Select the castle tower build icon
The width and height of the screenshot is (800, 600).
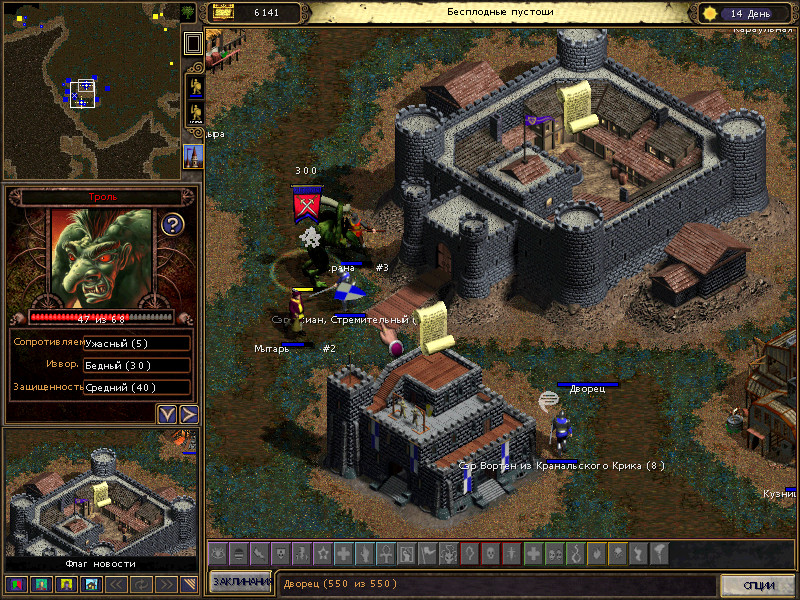194,155
